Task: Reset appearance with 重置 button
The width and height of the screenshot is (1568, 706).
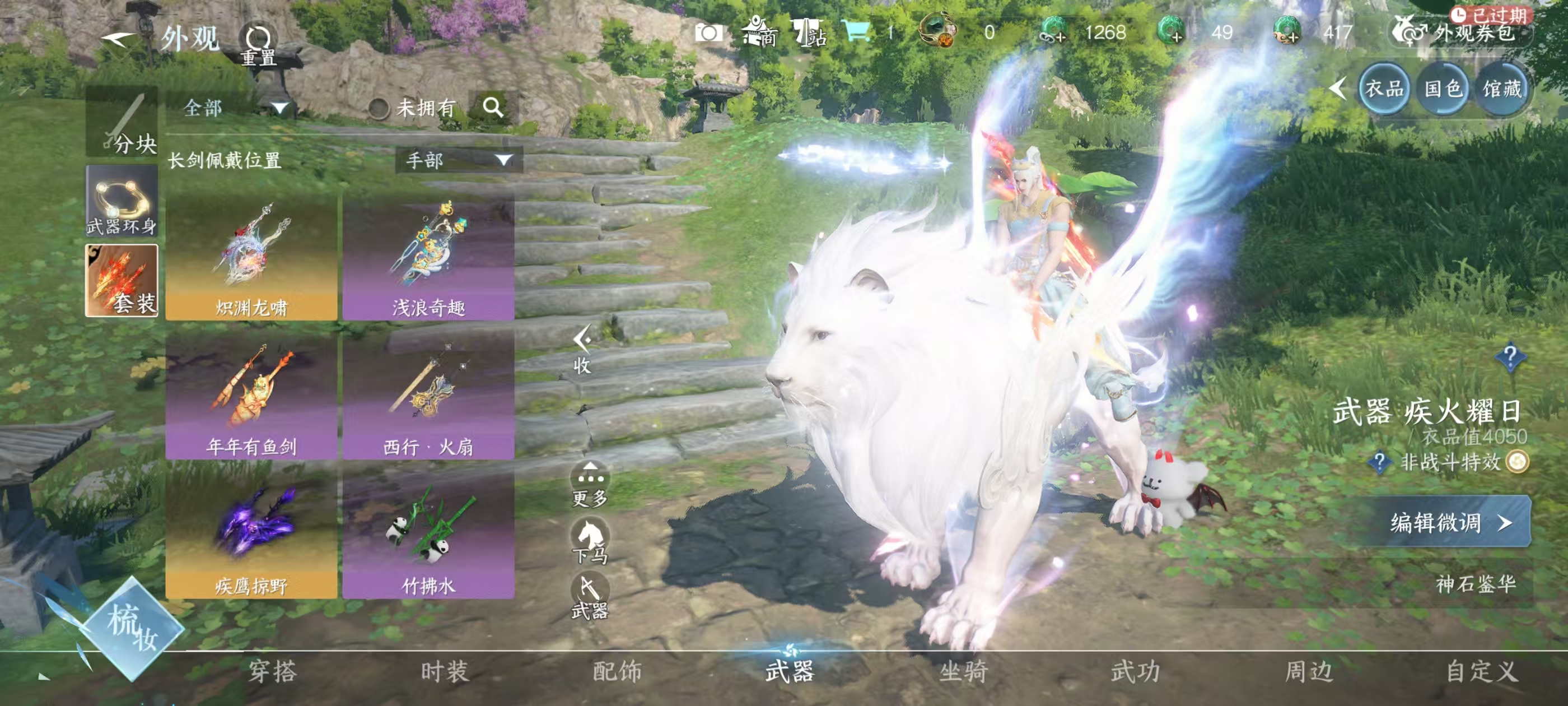Action: coord(258,44)
